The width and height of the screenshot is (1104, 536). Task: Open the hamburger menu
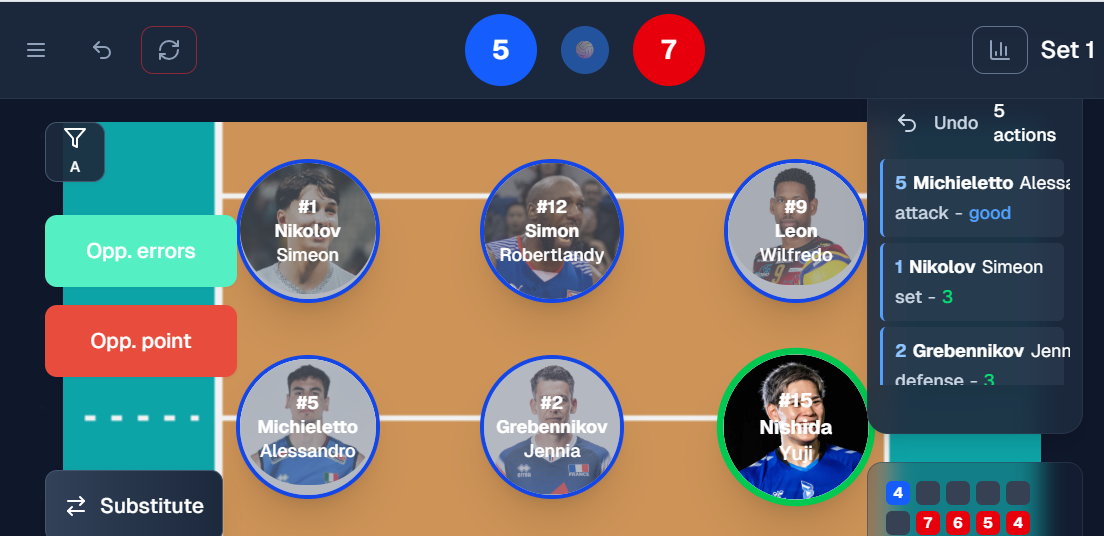click(36, 50)
